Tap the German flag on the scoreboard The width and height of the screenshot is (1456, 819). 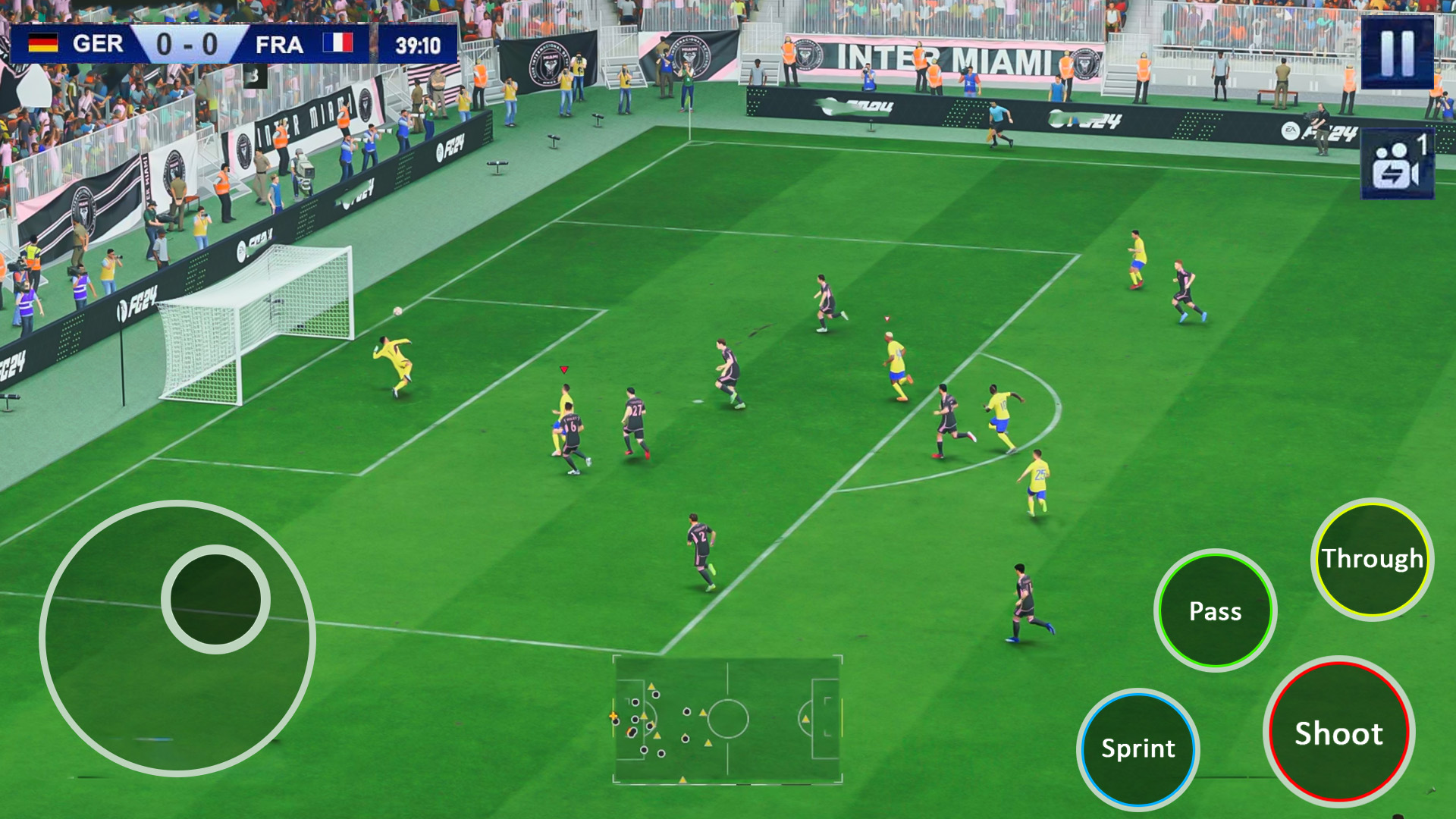pyautogui.click(x=43, y=43)
